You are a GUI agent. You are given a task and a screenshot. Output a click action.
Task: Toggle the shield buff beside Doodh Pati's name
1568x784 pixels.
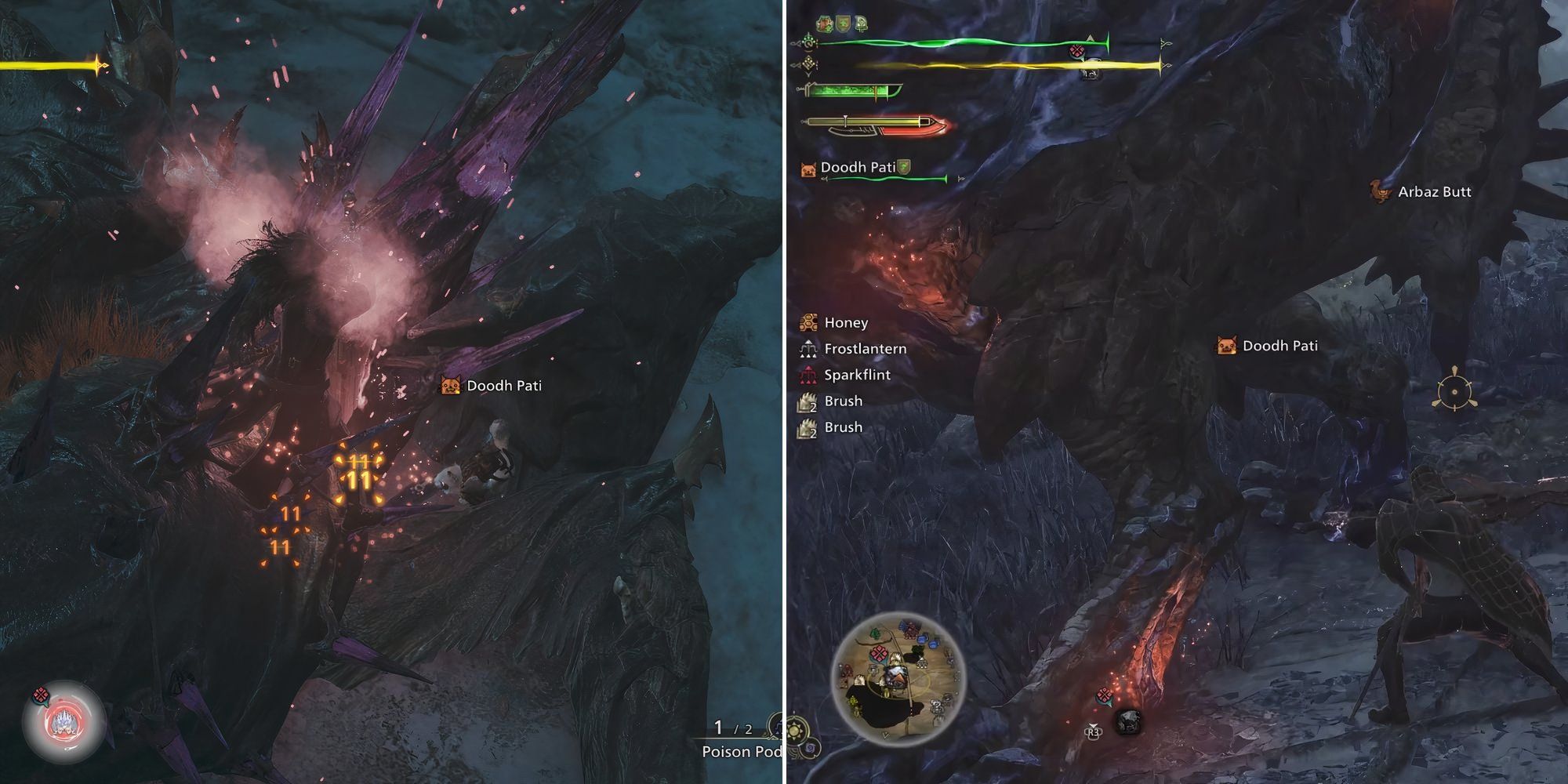903,167
